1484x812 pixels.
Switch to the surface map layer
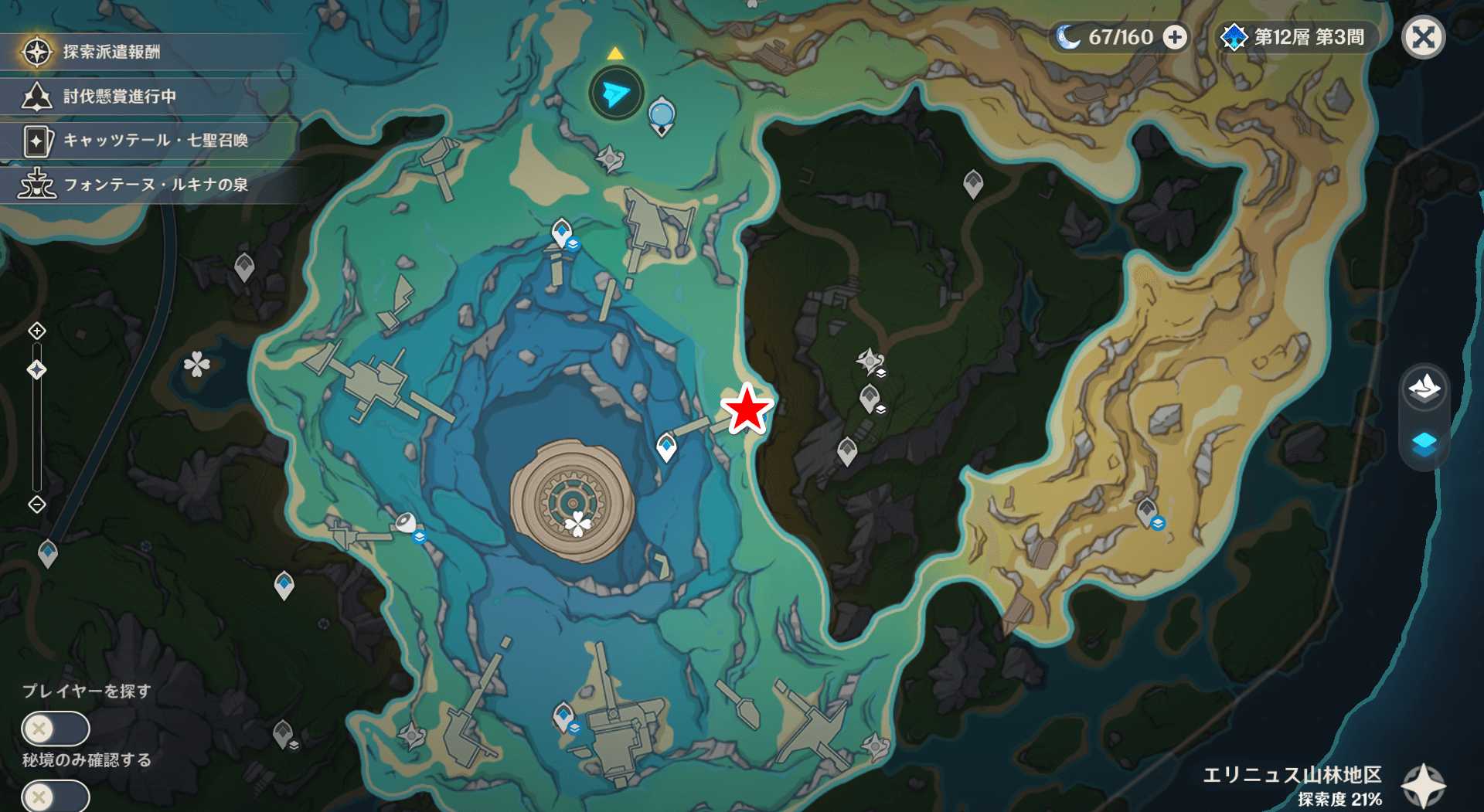point(1424,388)
